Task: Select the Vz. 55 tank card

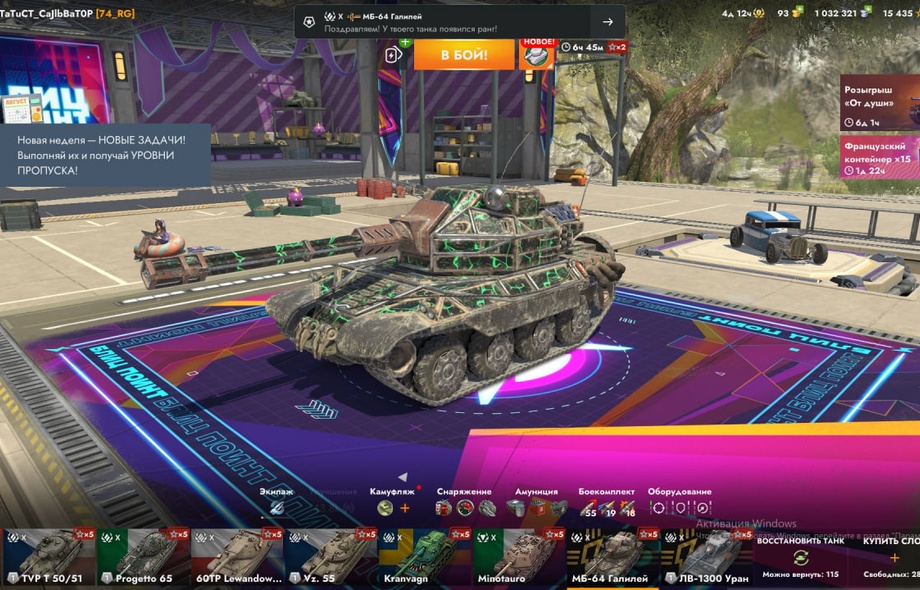Action: point(331,558)
